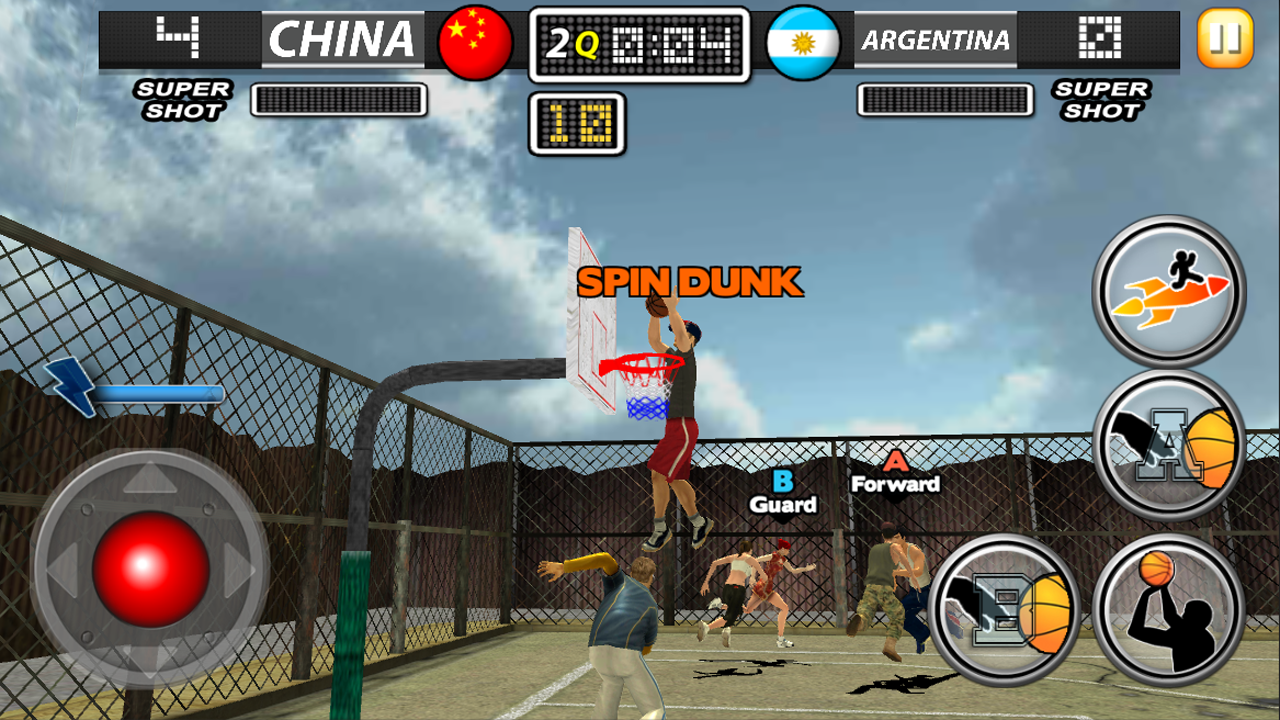Open the shot clock showing 10
Image resolution: width=1280 pixels, height=720 pixels.
coord(579,123)
